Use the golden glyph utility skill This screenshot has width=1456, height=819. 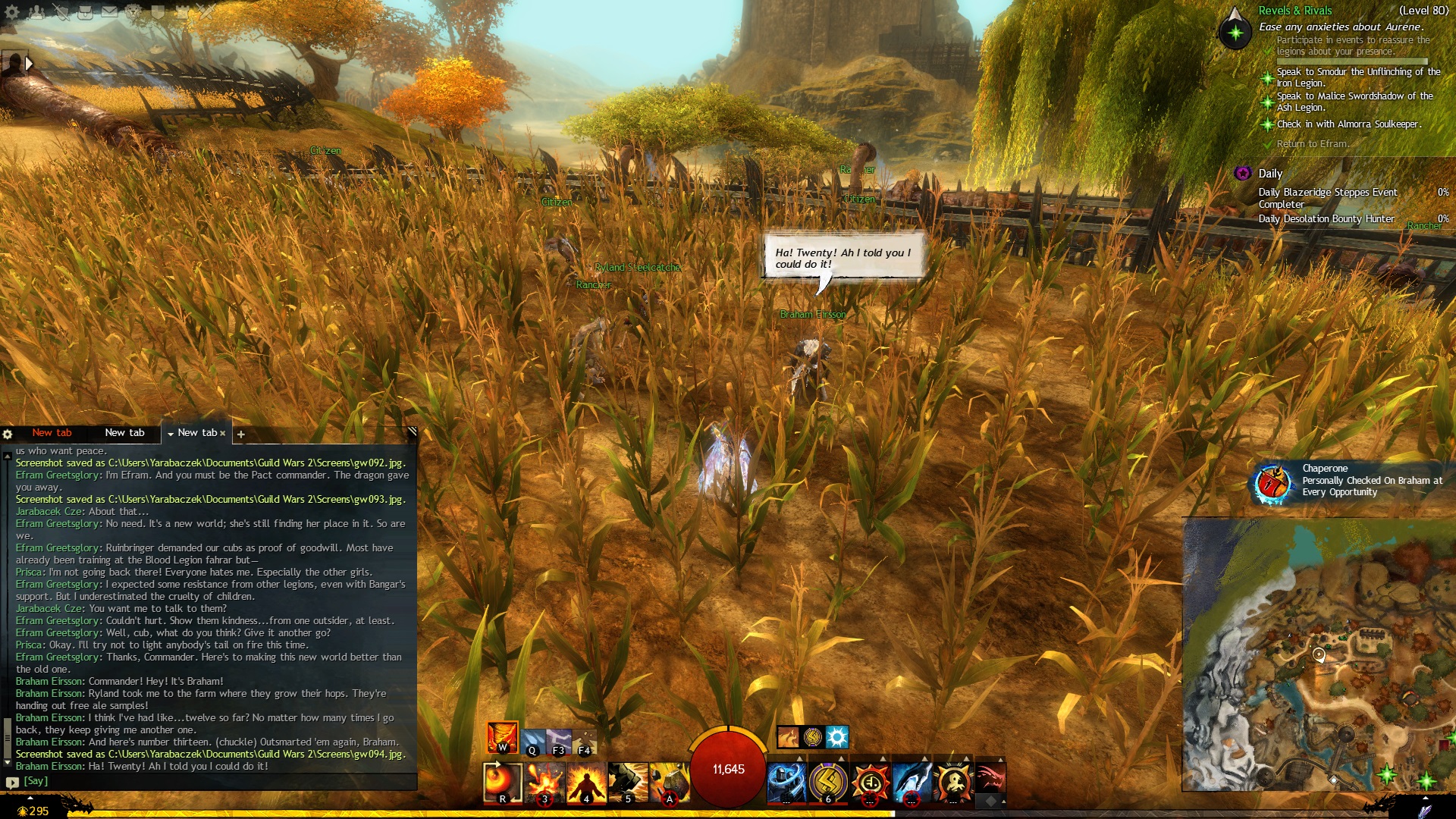828,783
